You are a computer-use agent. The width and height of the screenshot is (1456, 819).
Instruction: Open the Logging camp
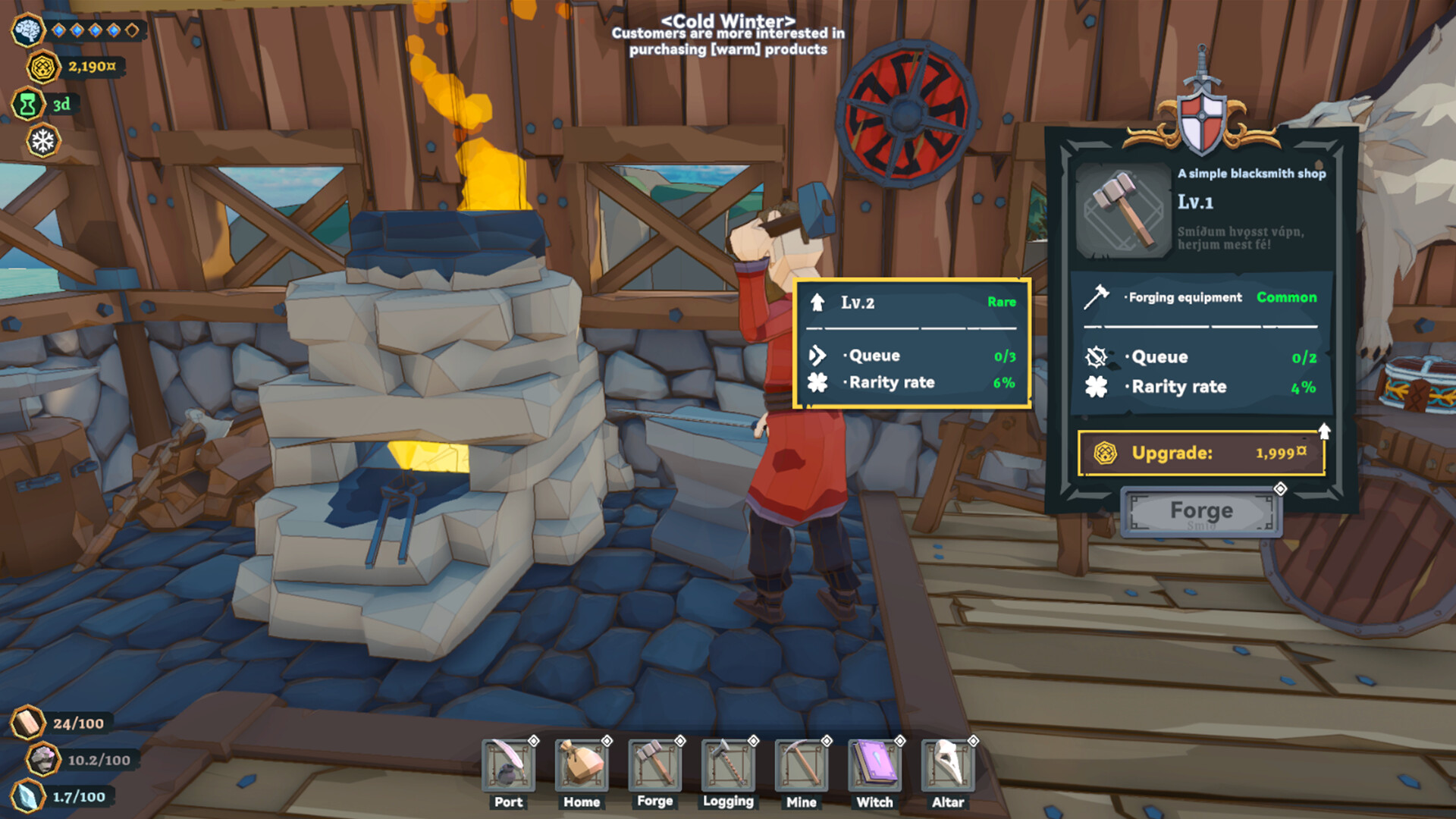[x=728, y=766]
